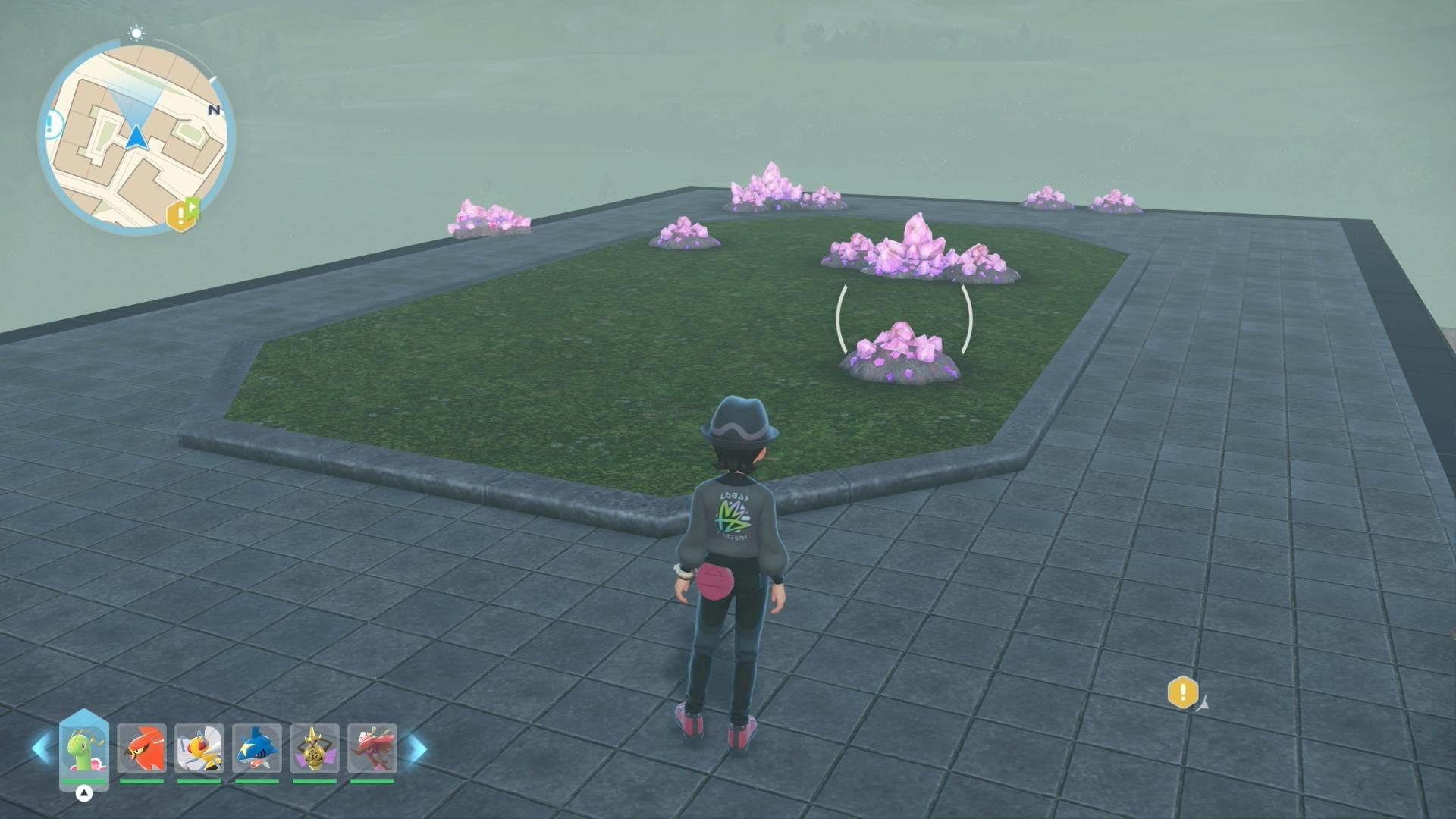Select Meganium in the party bar
Screen dimensions: 1456x819
[x=84, y=748]
